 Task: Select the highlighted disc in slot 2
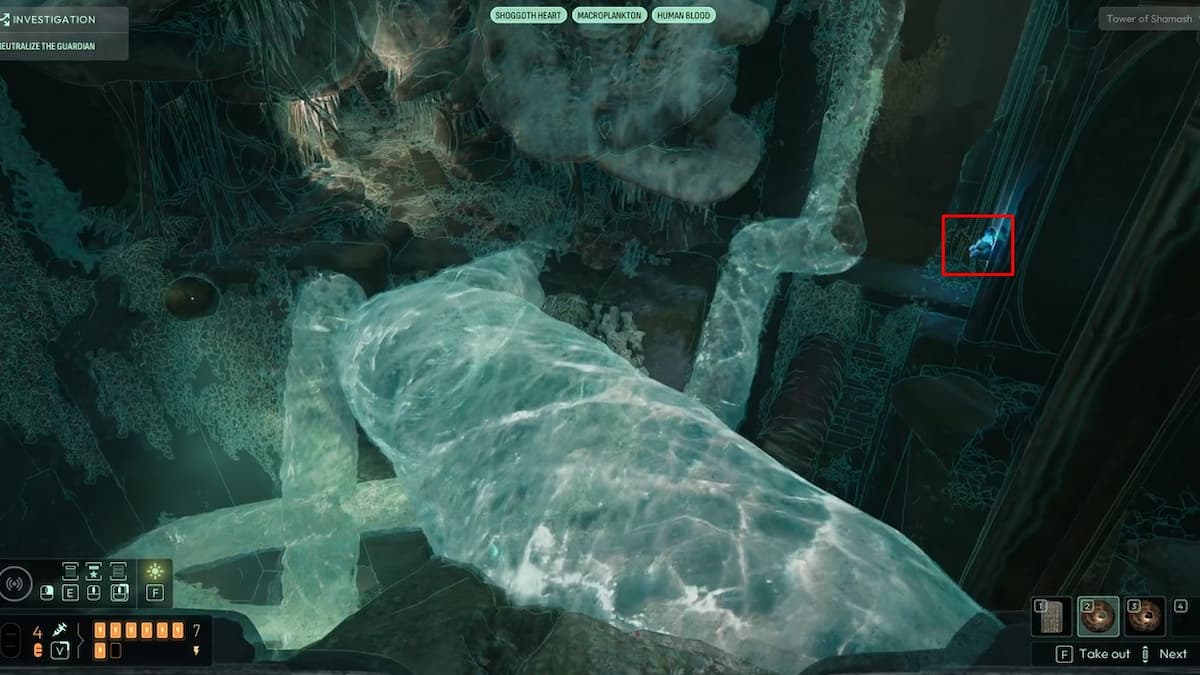coord(1097,617)
